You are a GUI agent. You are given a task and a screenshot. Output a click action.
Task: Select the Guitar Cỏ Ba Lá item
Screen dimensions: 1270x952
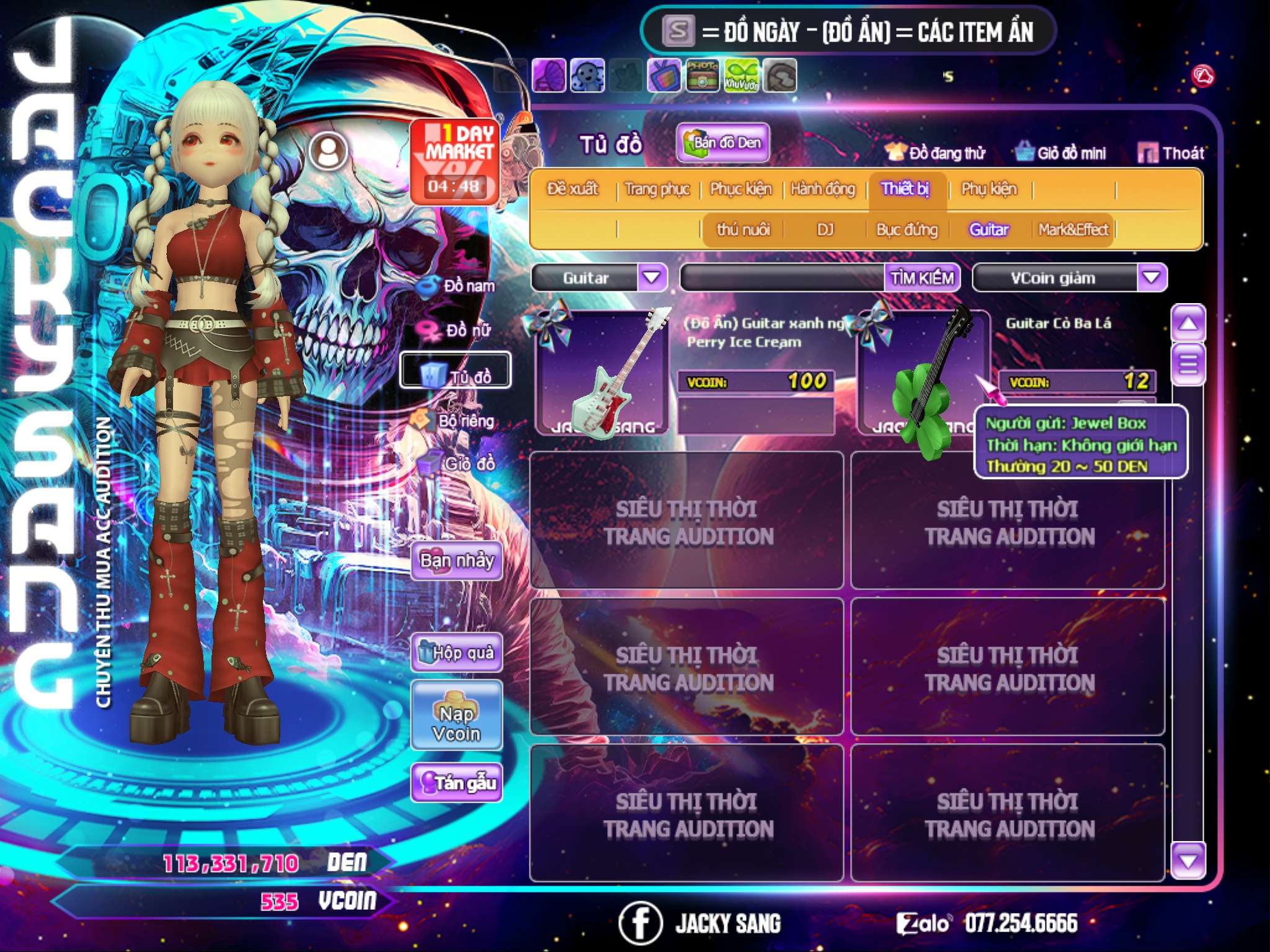(x=923, y=372)
